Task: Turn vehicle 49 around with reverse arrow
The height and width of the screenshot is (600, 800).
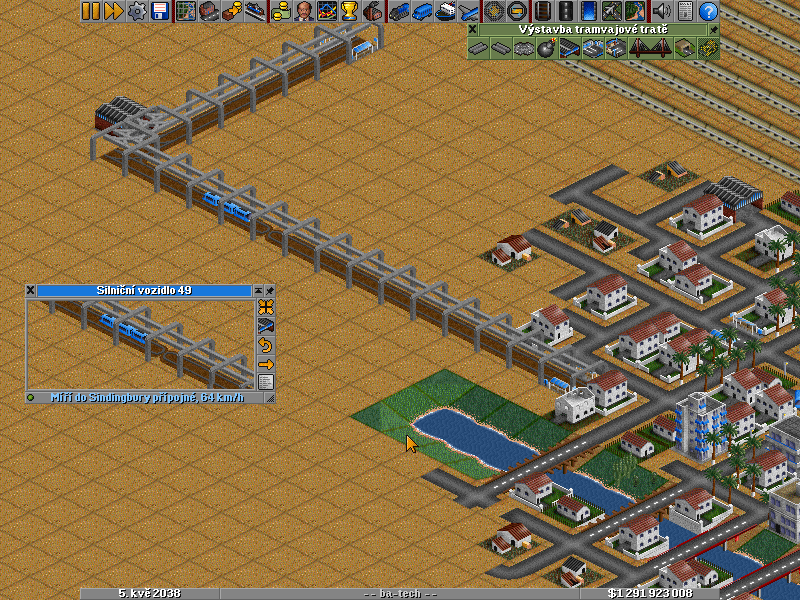Action: pyautogui.click(x=266, y=345)
